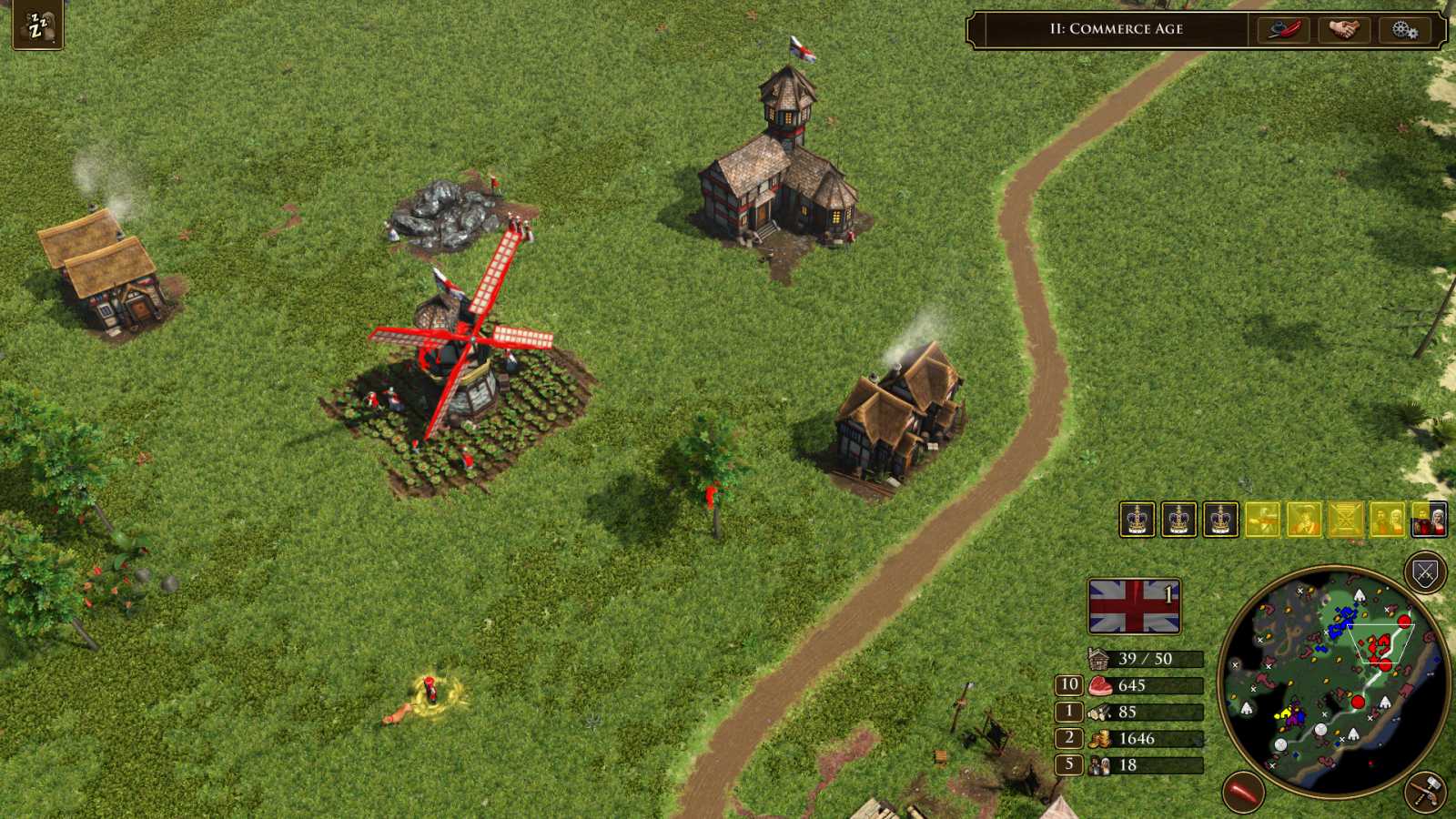Click the population house icon
Viewport: 1456px width, 819px height.
tap(1099, 658)
